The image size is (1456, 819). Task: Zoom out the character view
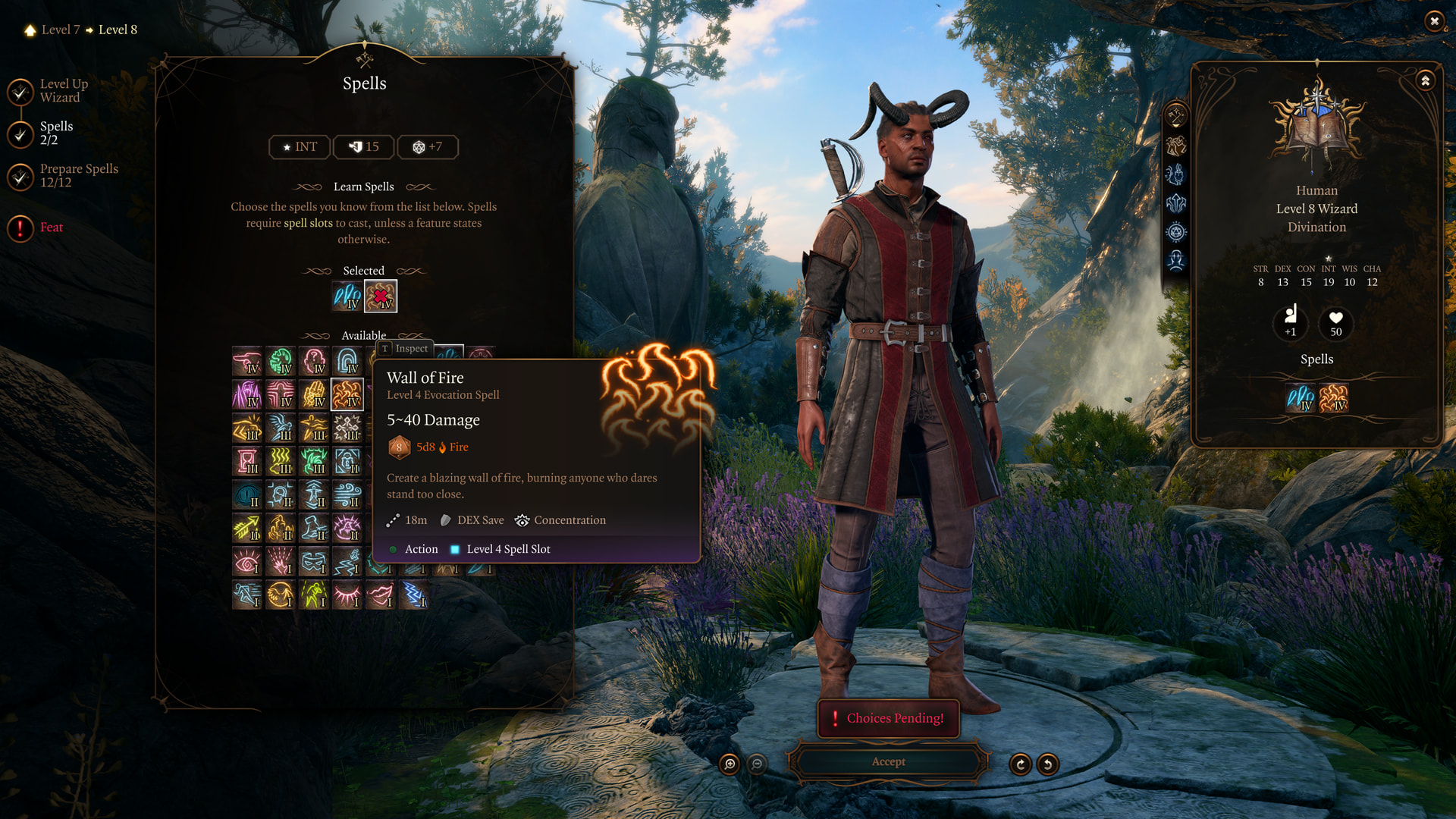(757, 764)
